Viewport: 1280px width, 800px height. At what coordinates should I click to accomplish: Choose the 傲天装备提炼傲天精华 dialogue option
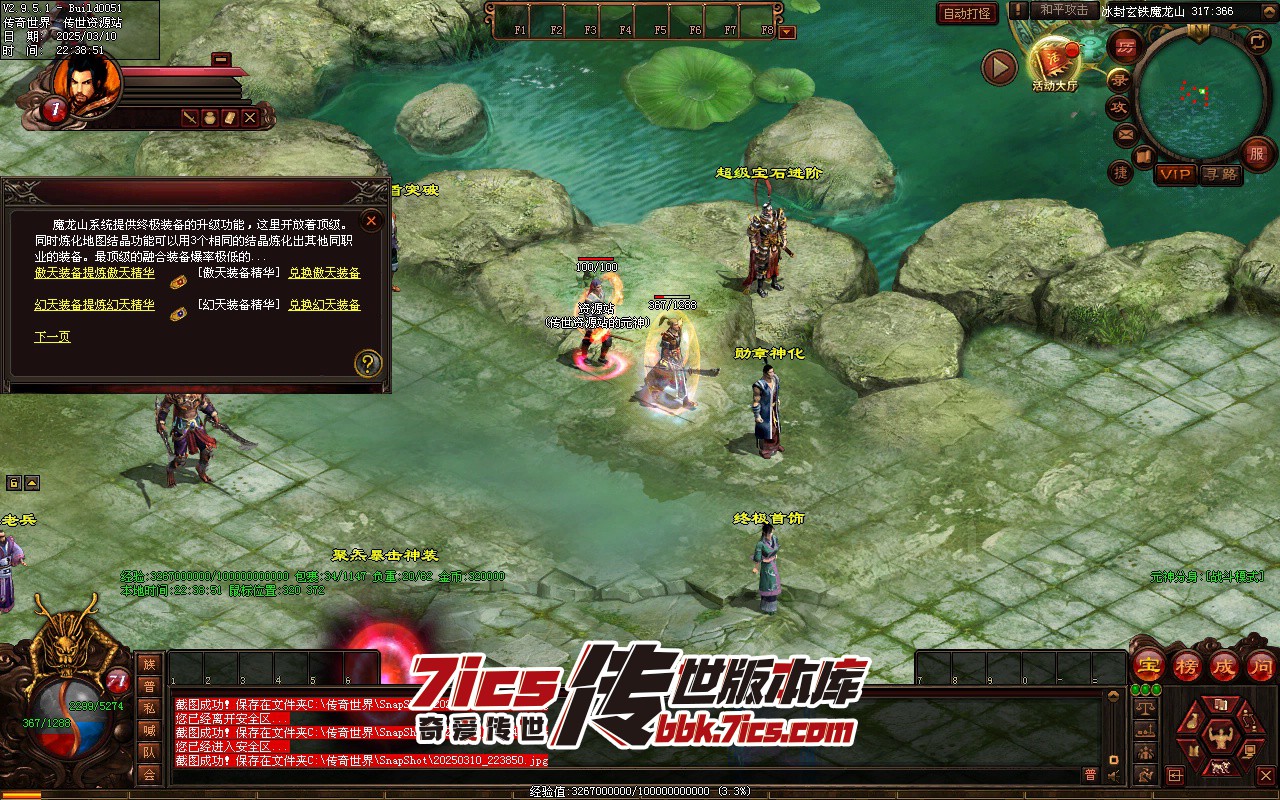[x=95, y=273]
